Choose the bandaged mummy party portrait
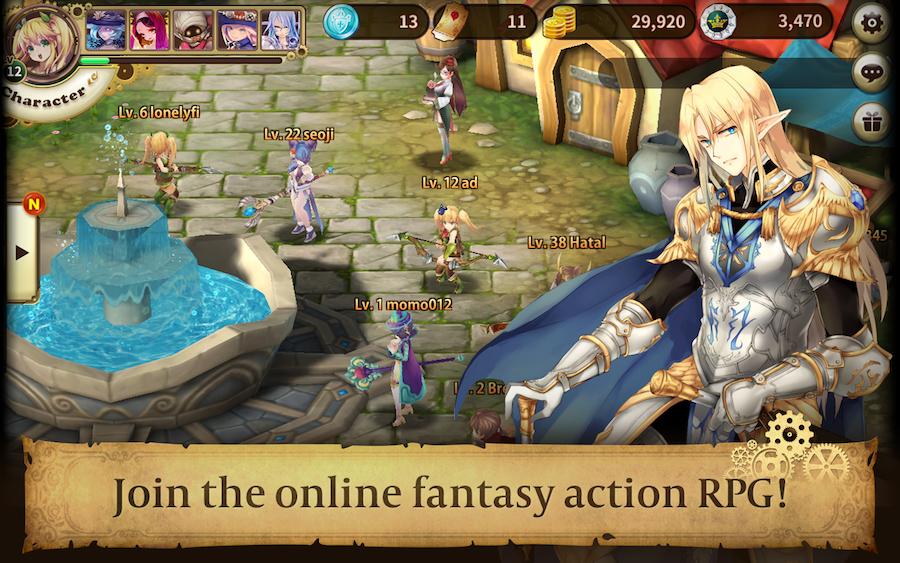The width and height of the screenshot is (900, 563). pos(191,30)
